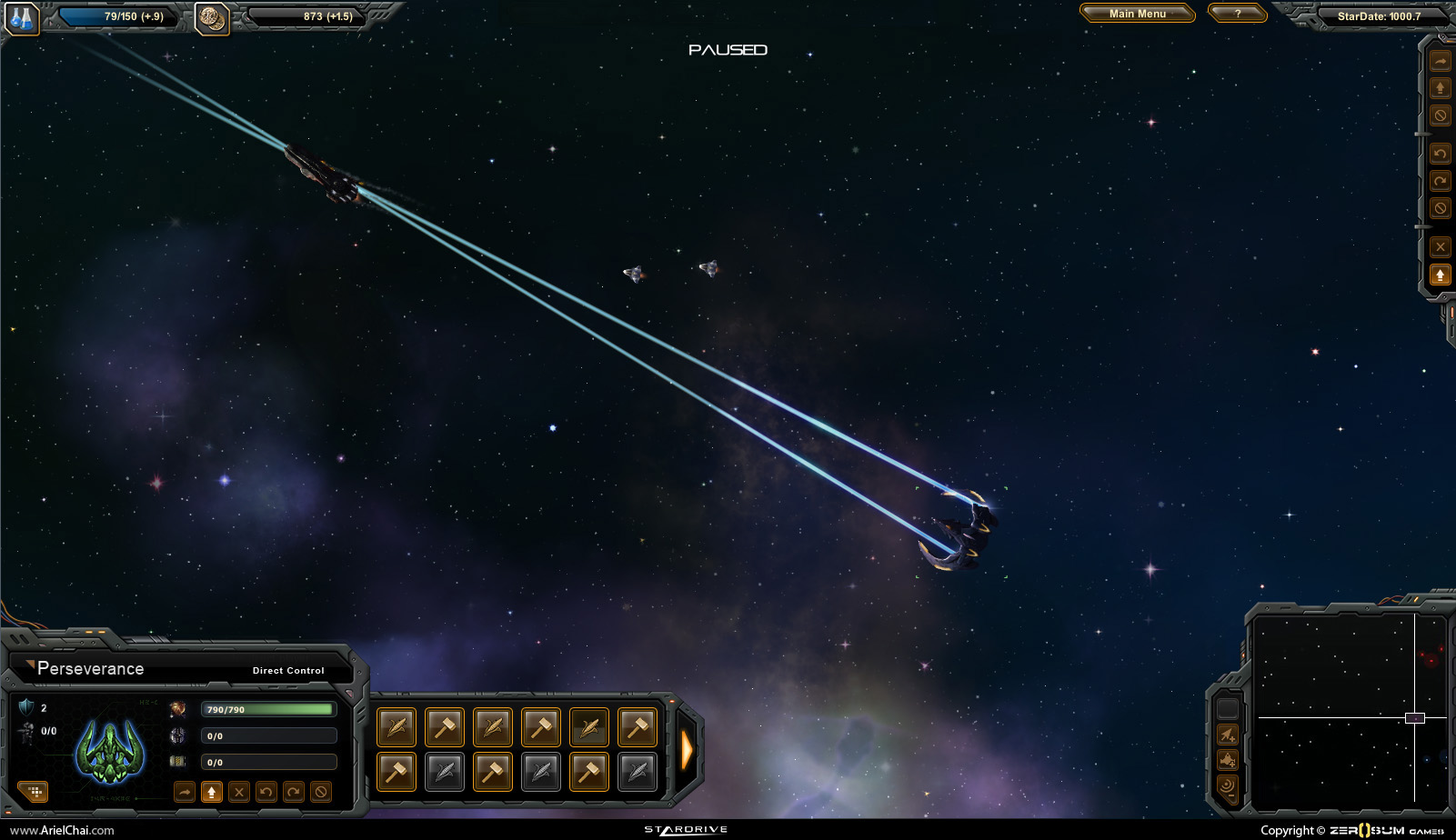1456x840 pixels.
Task: Open research via the flask icon
Action: click(21, 18)
